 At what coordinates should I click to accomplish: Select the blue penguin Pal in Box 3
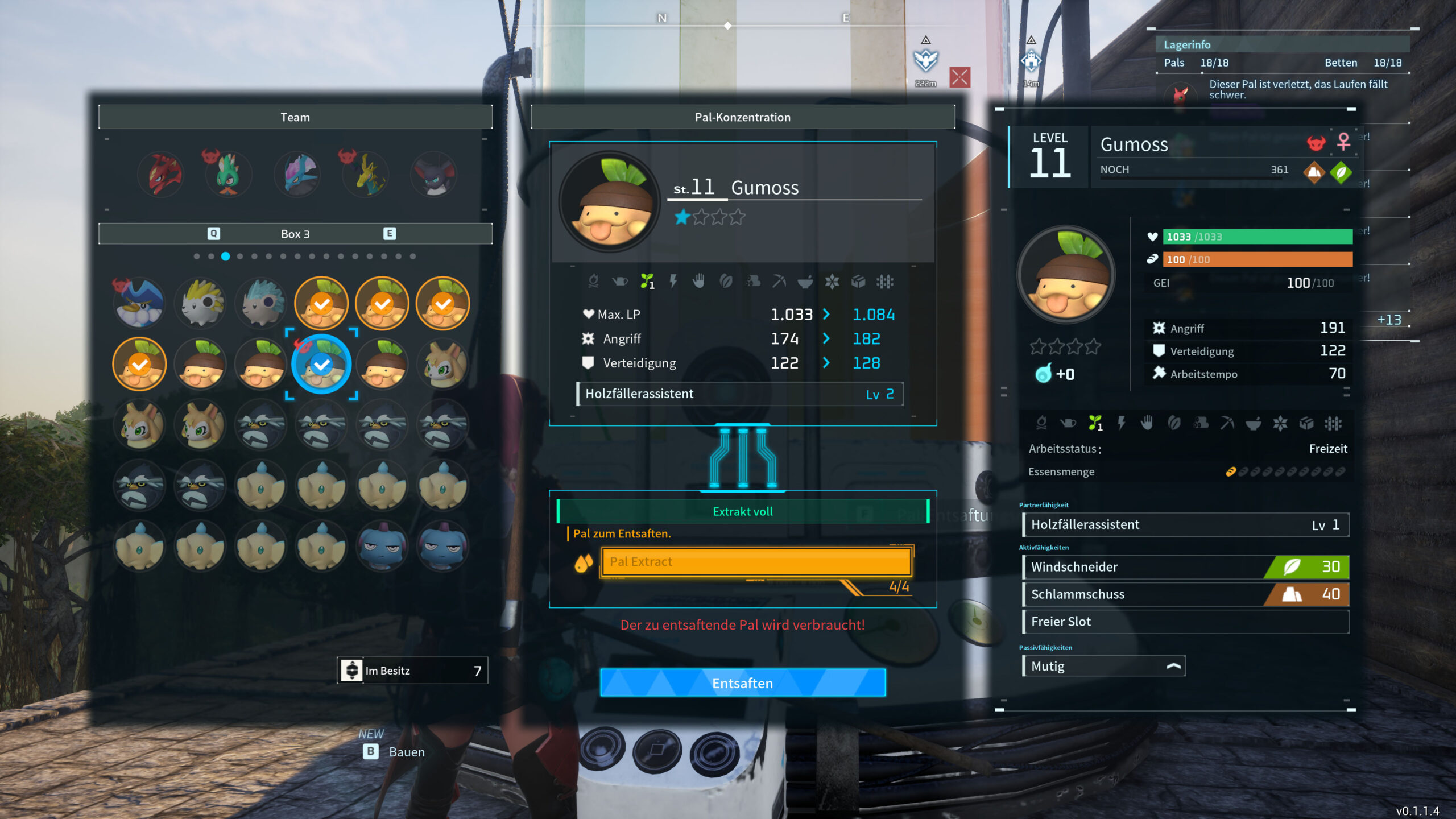140,304
